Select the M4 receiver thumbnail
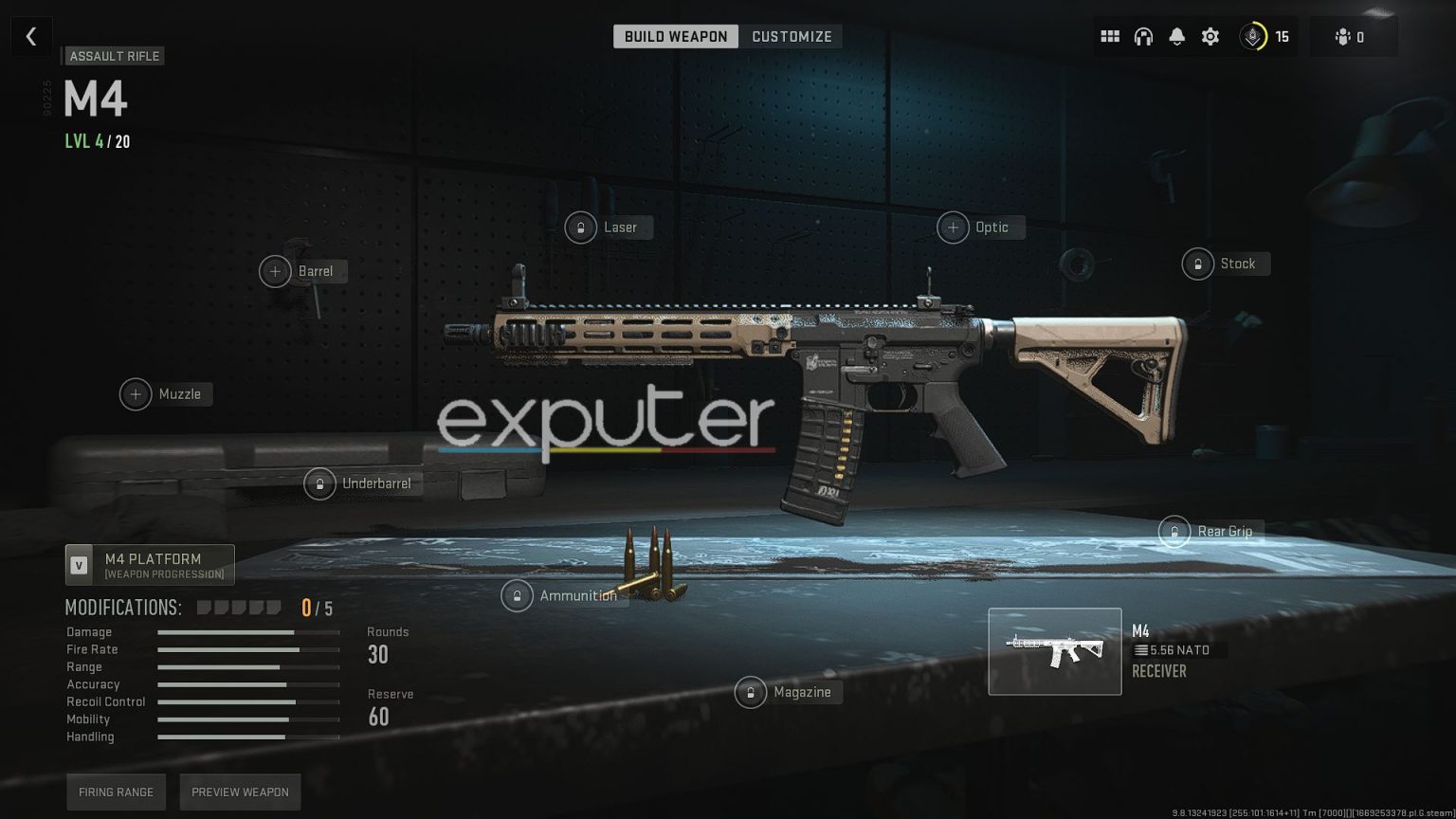 coord(1054,651)
